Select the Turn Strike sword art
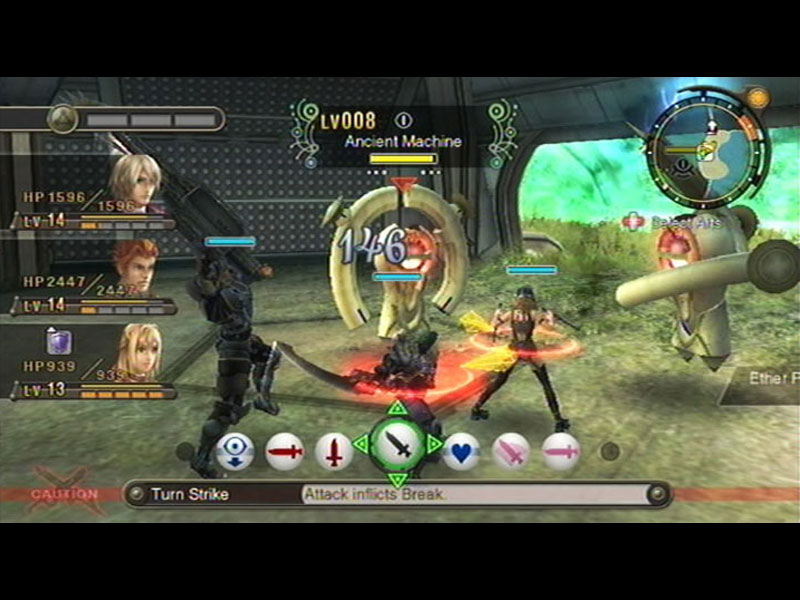This screenshot has width=800, height=600. pyautogui.click(x=397, y=443)
